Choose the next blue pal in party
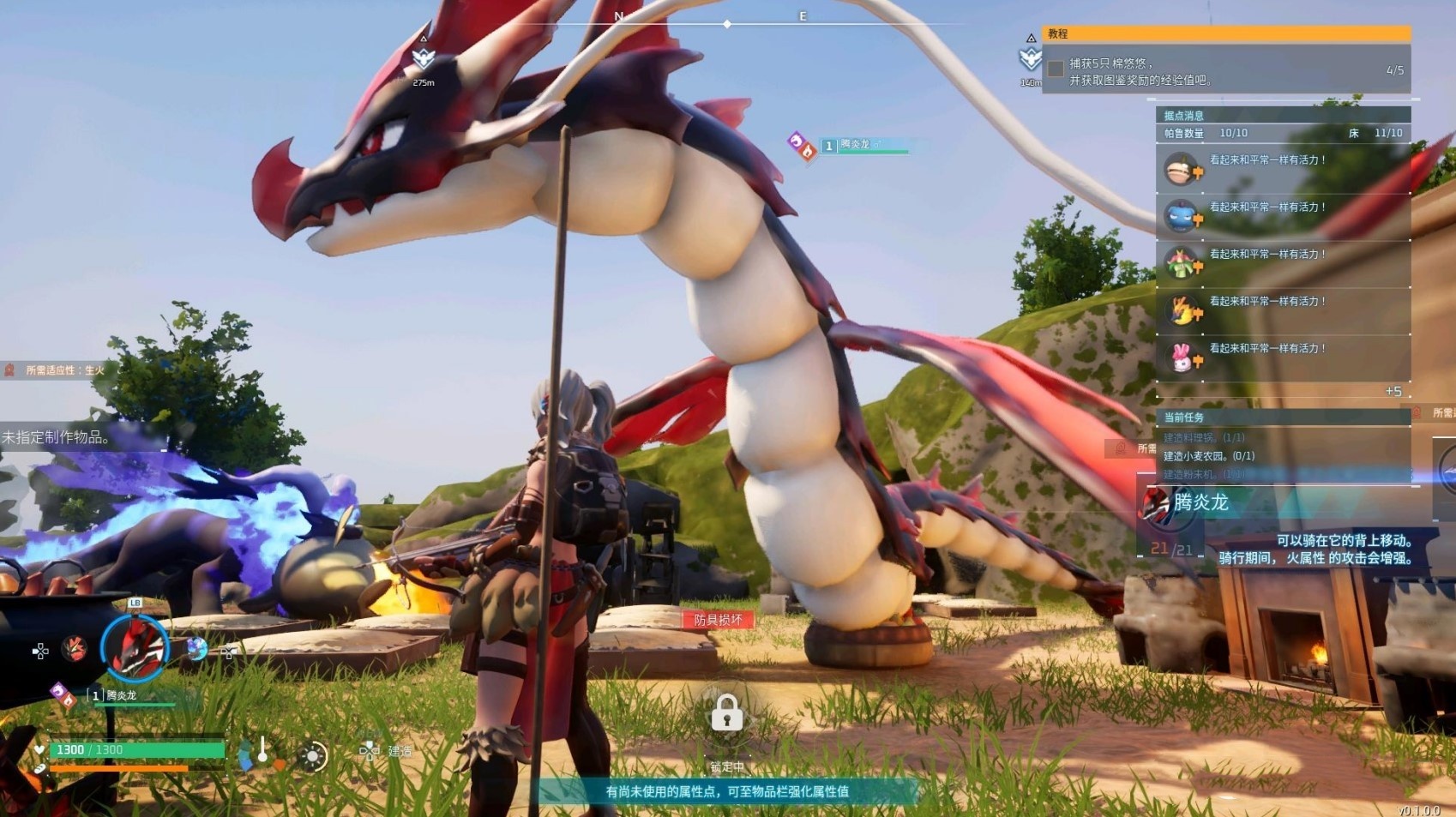Viewport: 1456px width, 817px height. point(196,649)
